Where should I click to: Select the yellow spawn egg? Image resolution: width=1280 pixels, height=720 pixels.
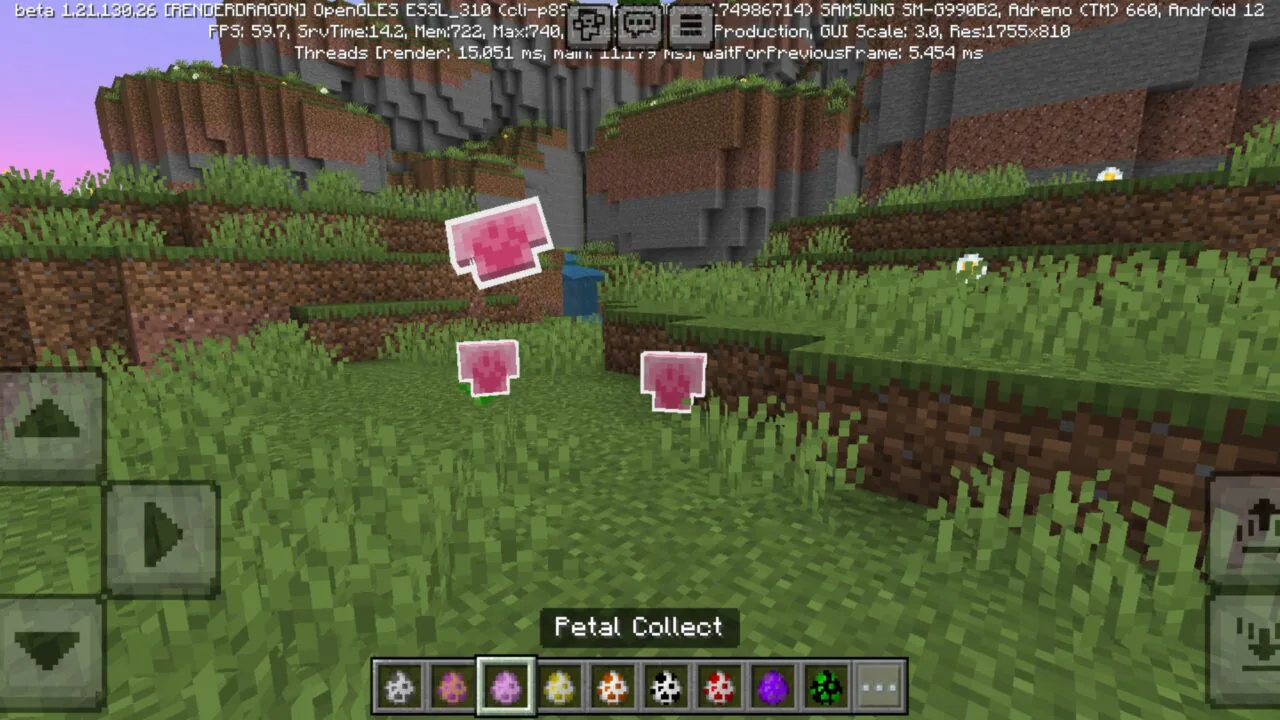(559, 686)
